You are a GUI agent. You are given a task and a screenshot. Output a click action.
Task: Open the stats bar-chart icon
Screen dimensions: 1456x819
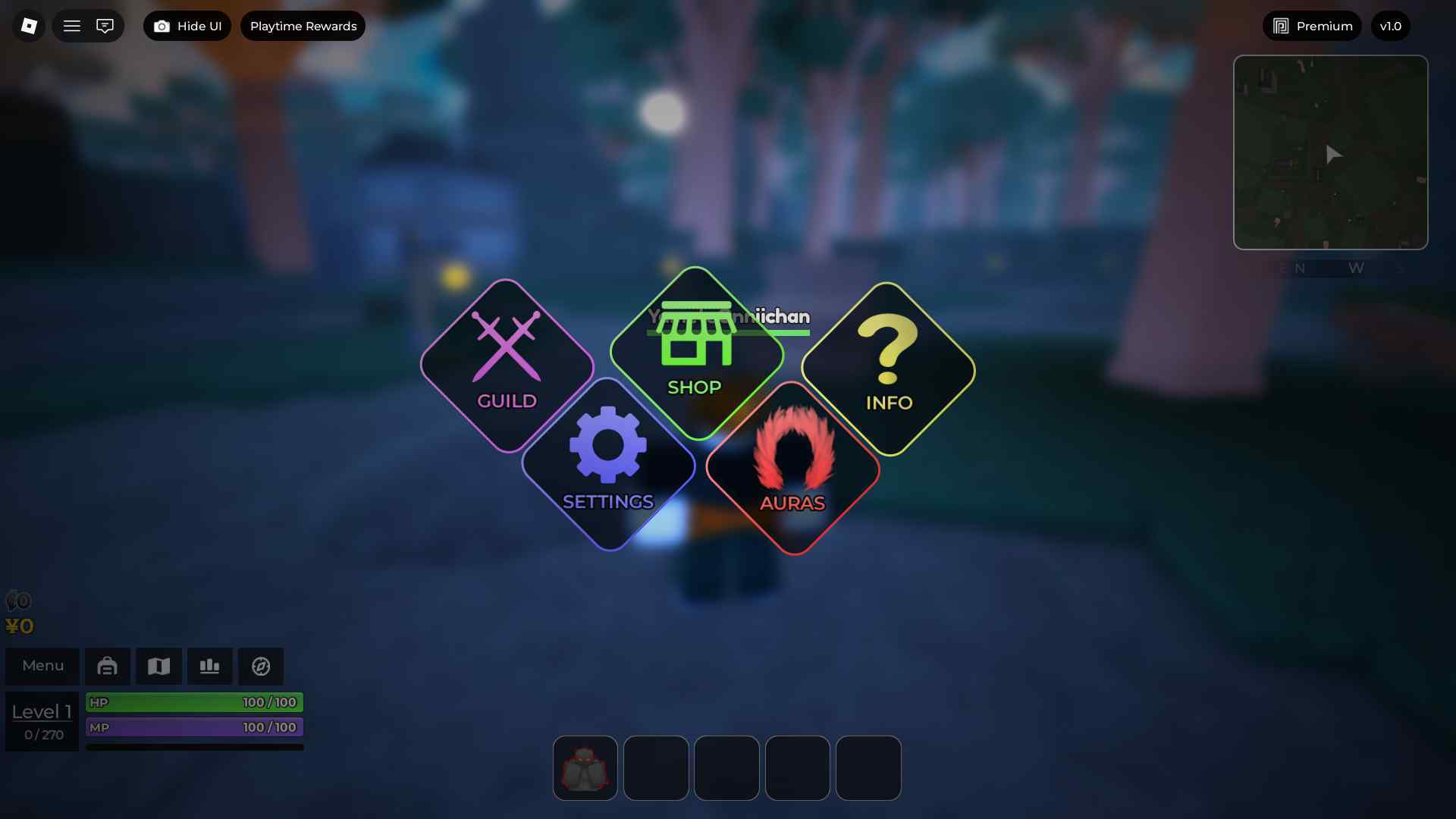[209, 666]
